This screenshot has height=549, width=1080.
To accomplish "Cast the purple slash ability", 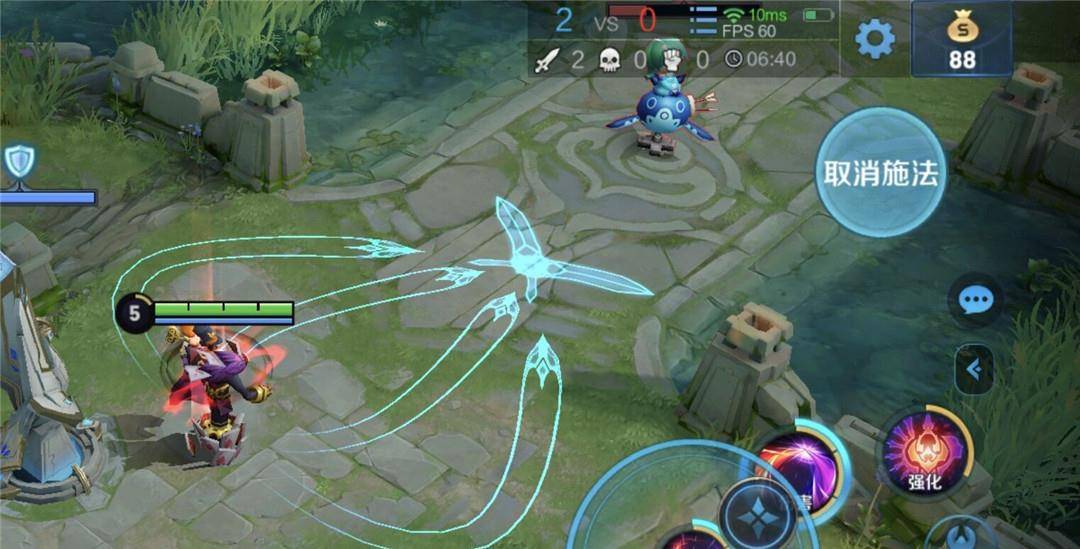I will click(800, 462).
